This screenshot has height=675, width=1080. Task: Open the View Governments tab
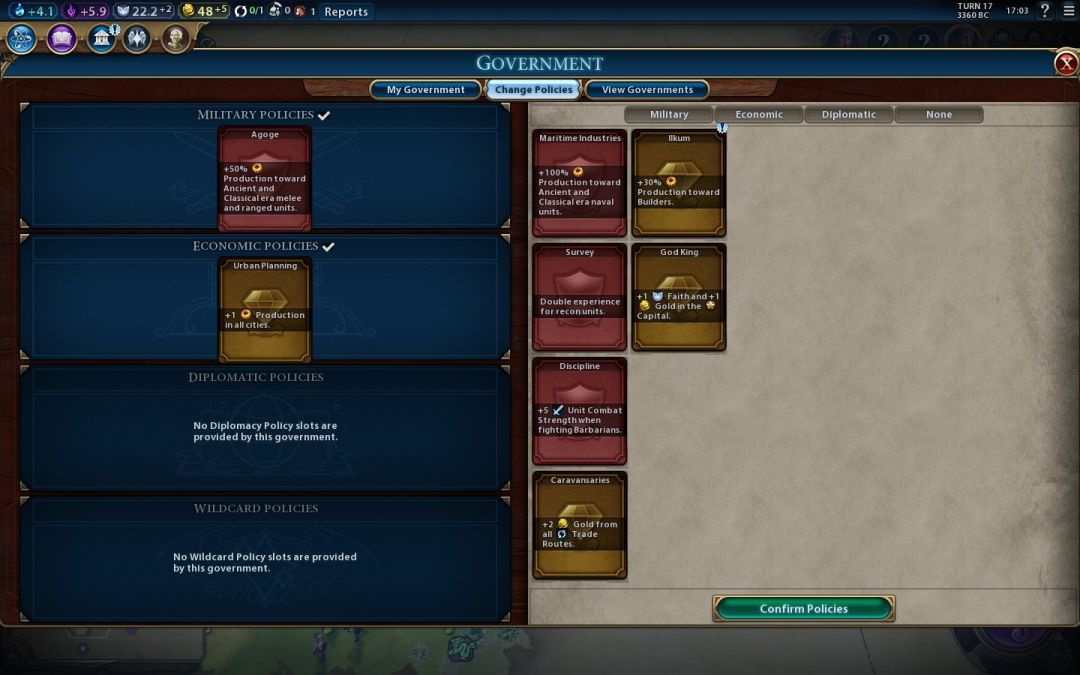[646, 90]
